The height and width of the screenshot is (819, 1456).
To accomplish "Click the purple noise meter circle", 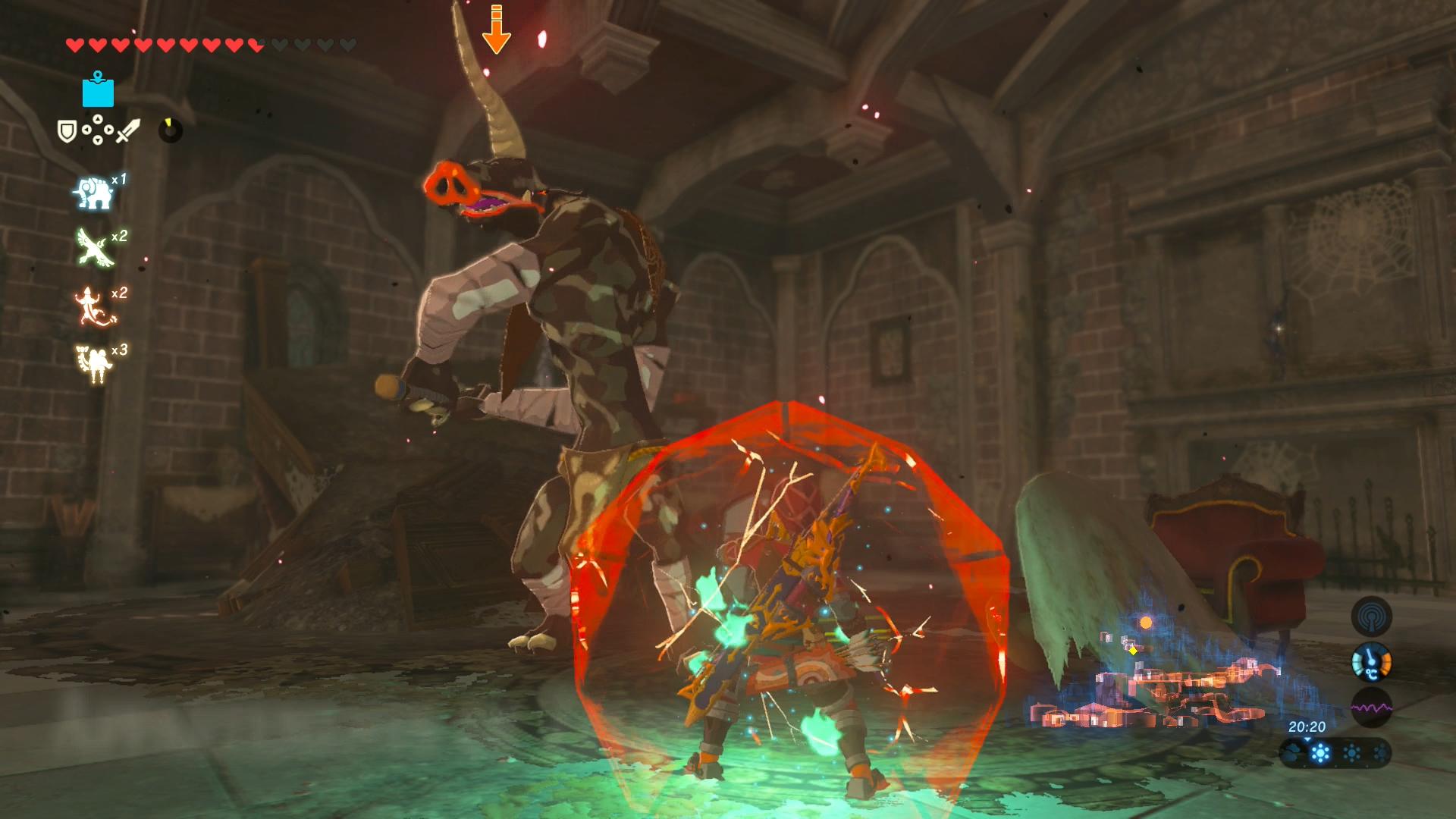I will 1371,708.
